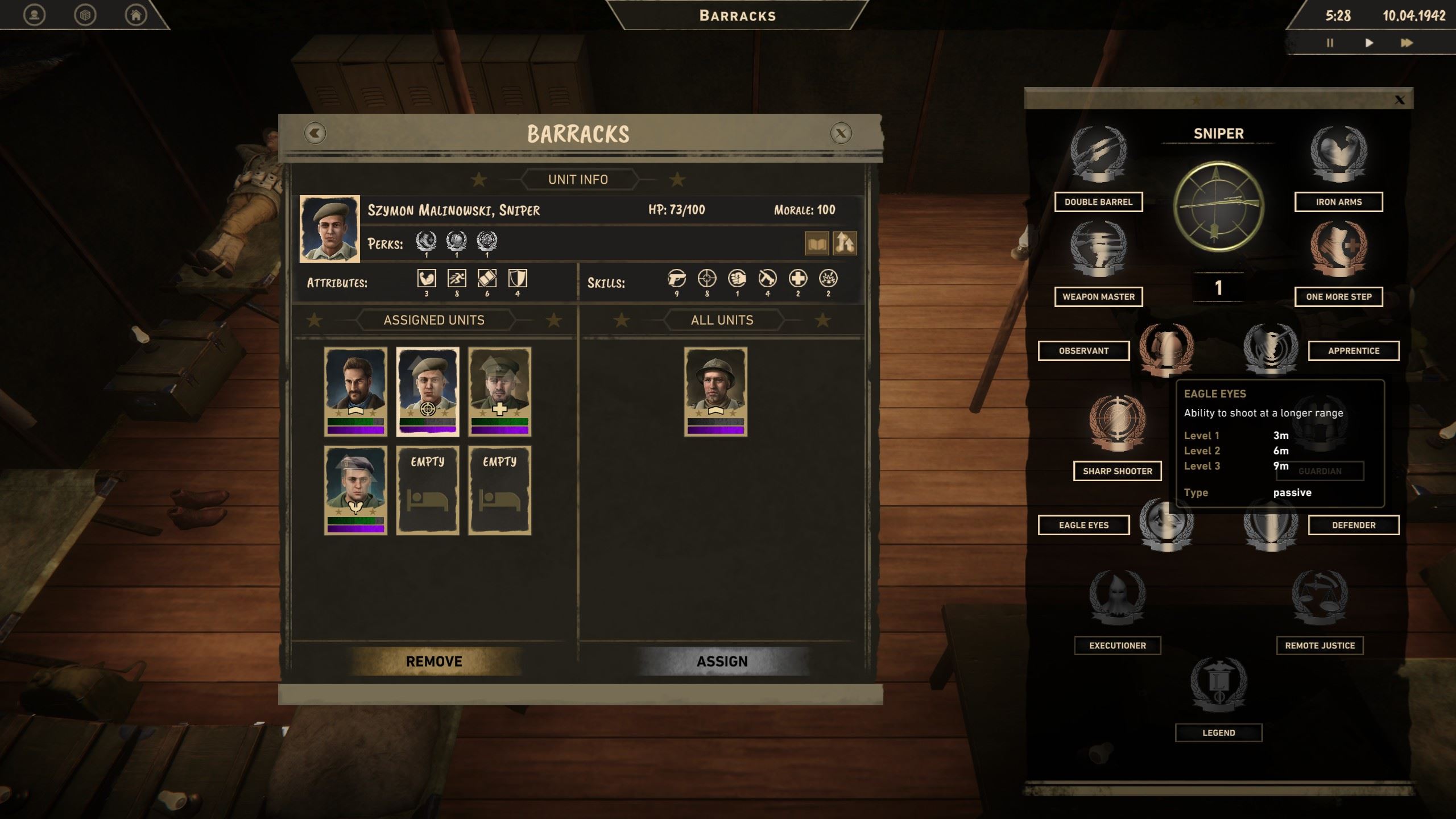Pick the Weapon Master perk
The height and width of the screenshot is (819, 1456).
point(1098,297)
